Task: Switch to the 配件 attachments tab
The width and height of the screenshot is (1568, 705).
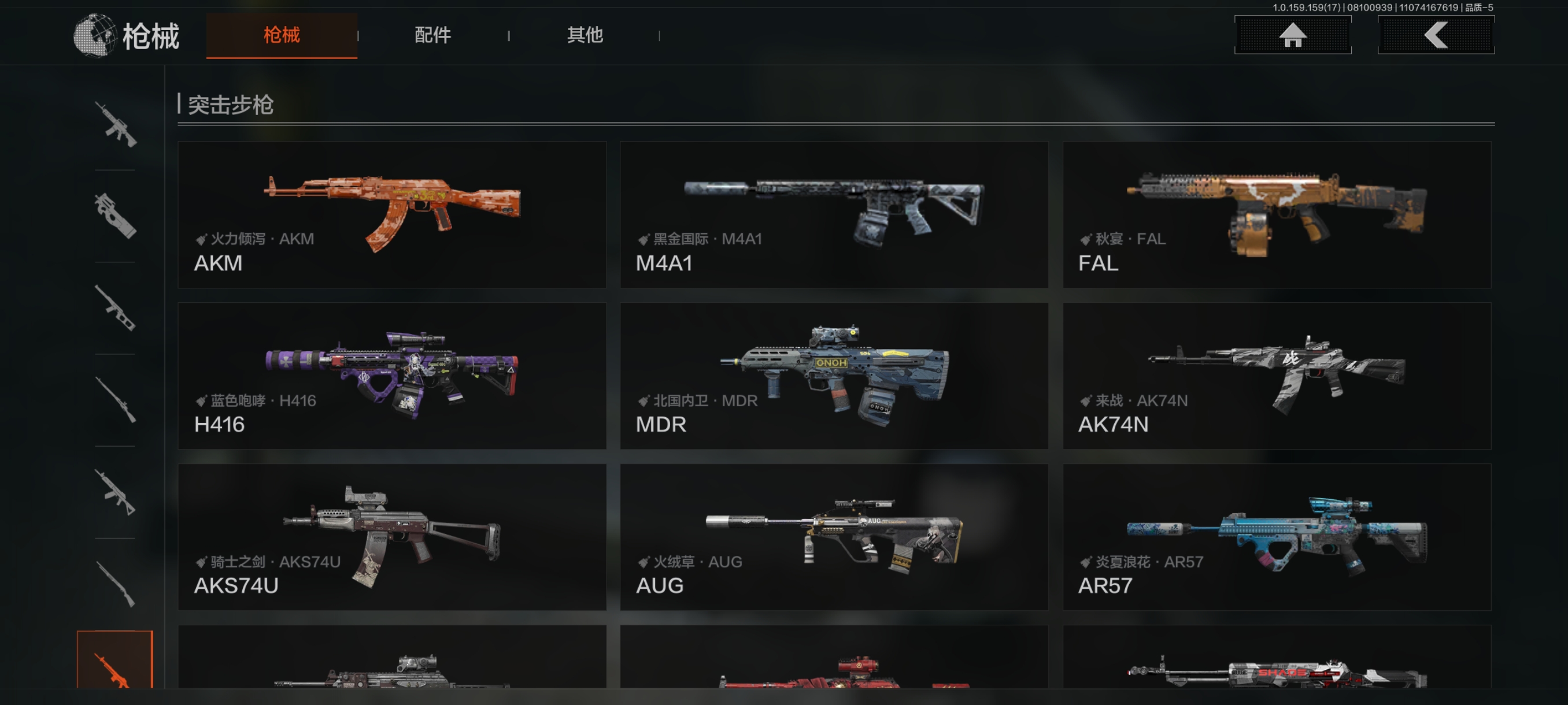Action: [433, 35]
